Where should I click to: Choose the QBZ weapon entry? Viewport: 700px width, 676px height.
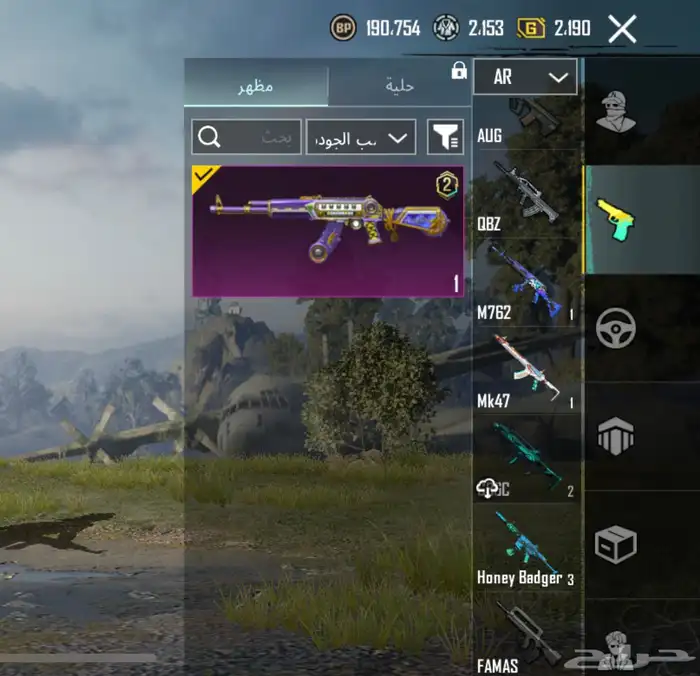(x=526, y=195)
